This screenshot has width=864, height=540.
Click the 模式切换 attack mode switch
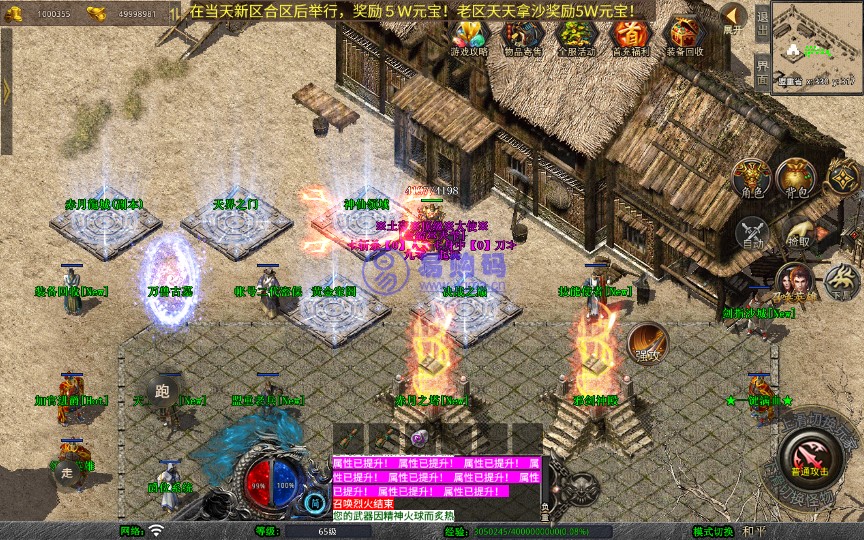tap(713, 531)
